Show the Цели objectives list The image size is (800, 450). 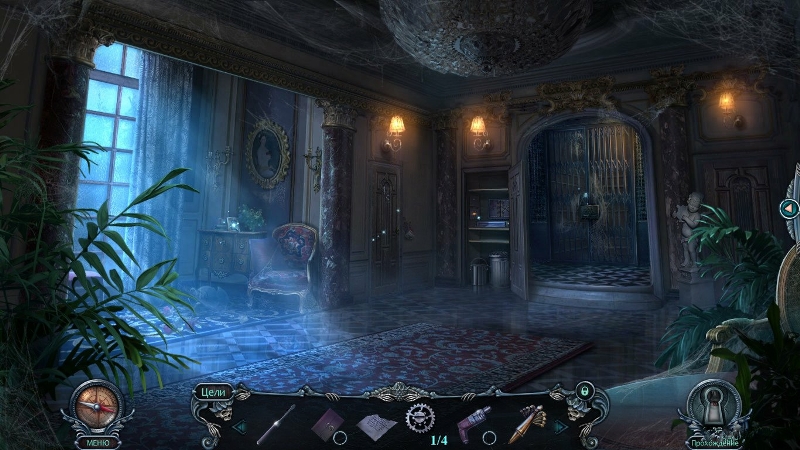click(211, 391)
